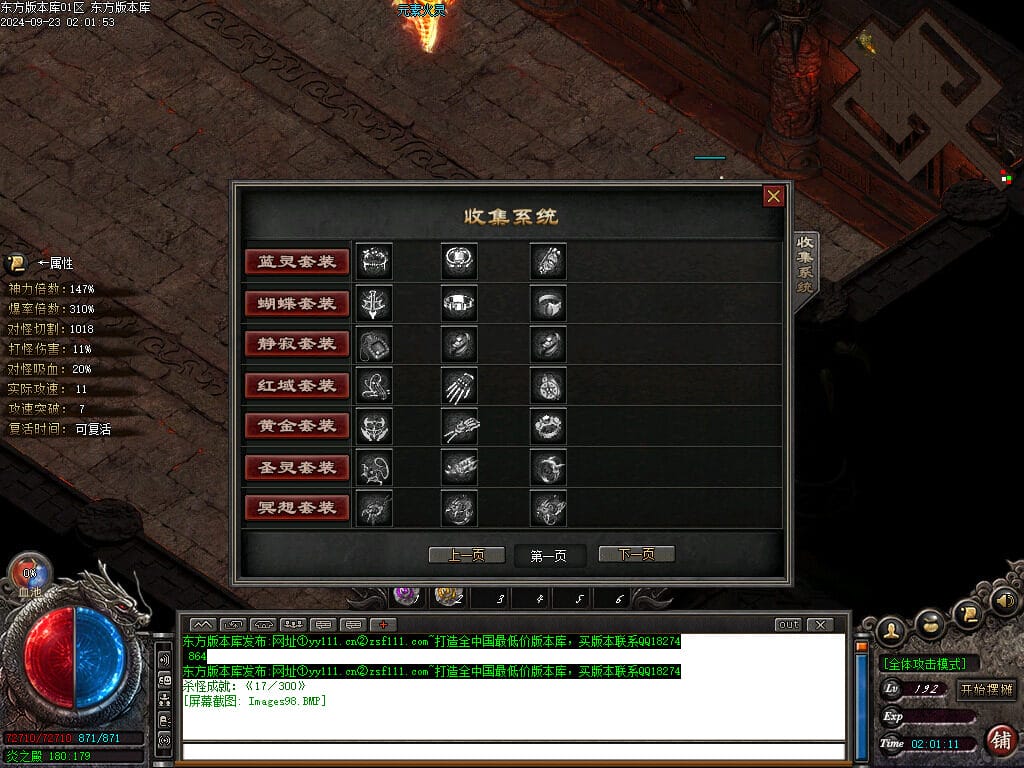Close the chat box with its X button
This screenshot has height=768, width=1024.
point(820,625)
